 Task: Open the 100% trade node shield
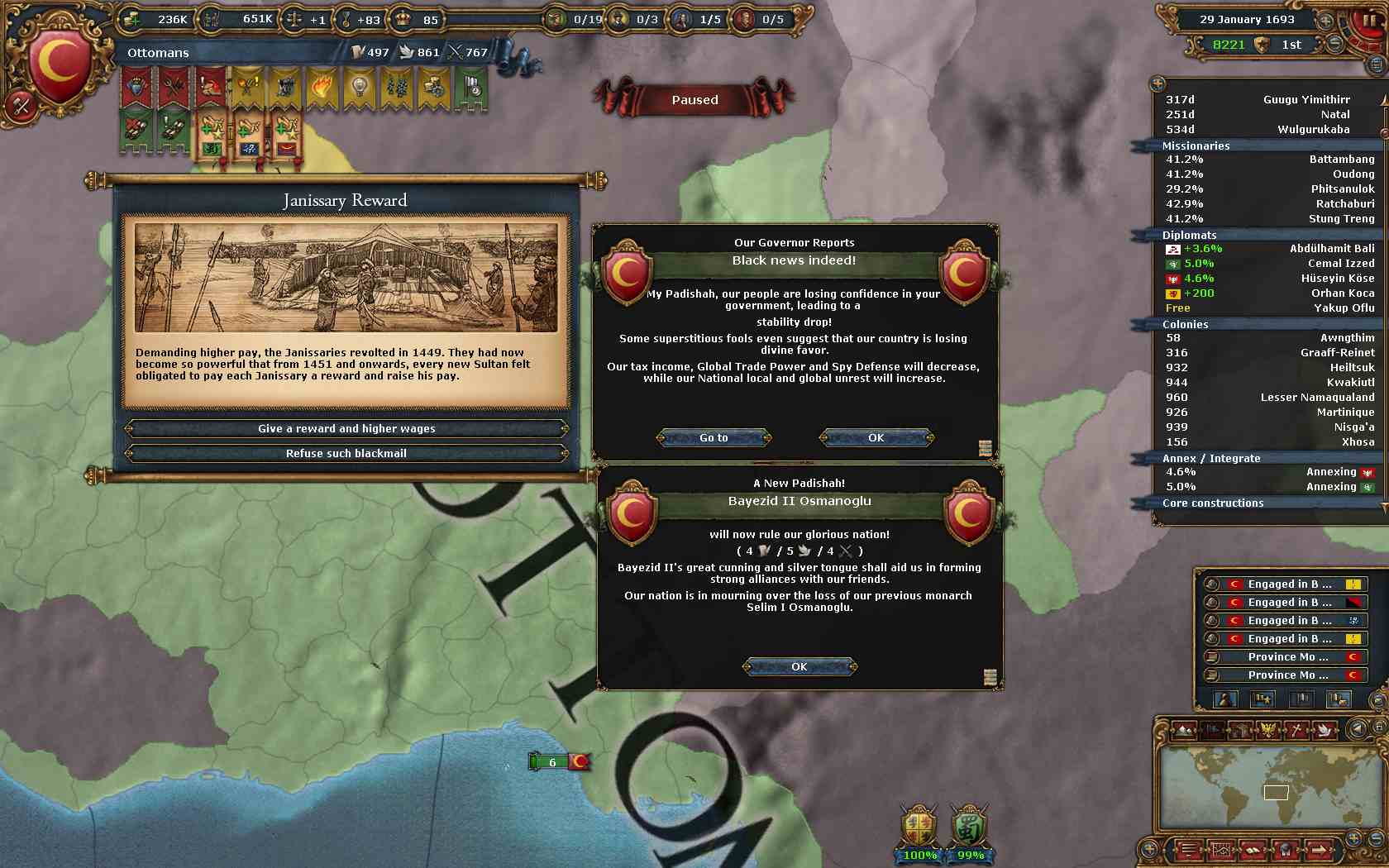click(919, 831)
